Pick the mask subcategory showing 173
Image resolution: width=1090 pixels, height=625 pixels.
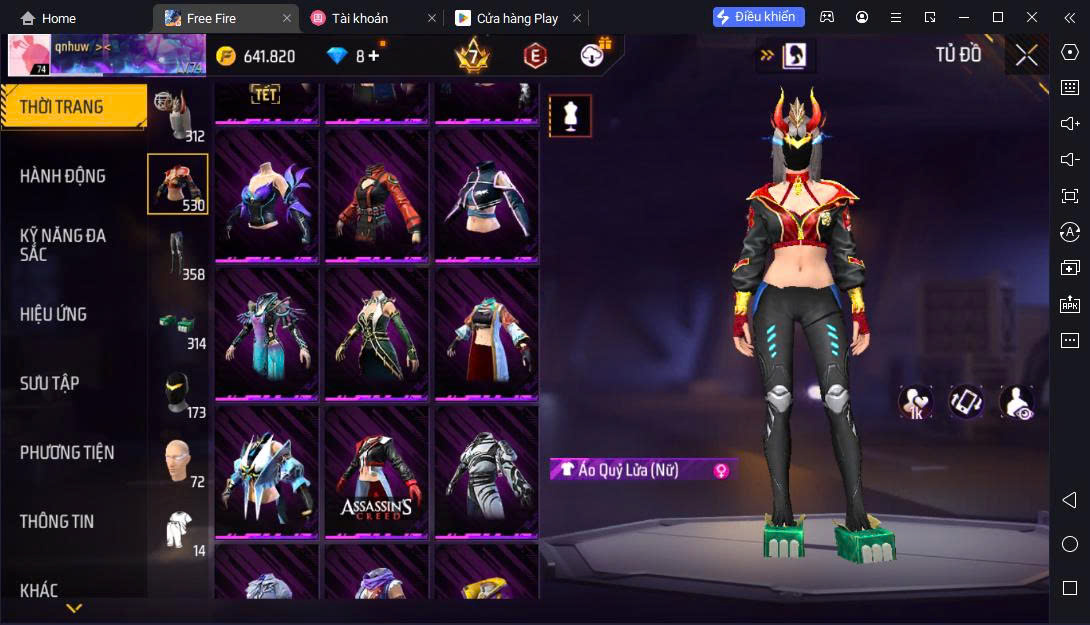(179, 394)
